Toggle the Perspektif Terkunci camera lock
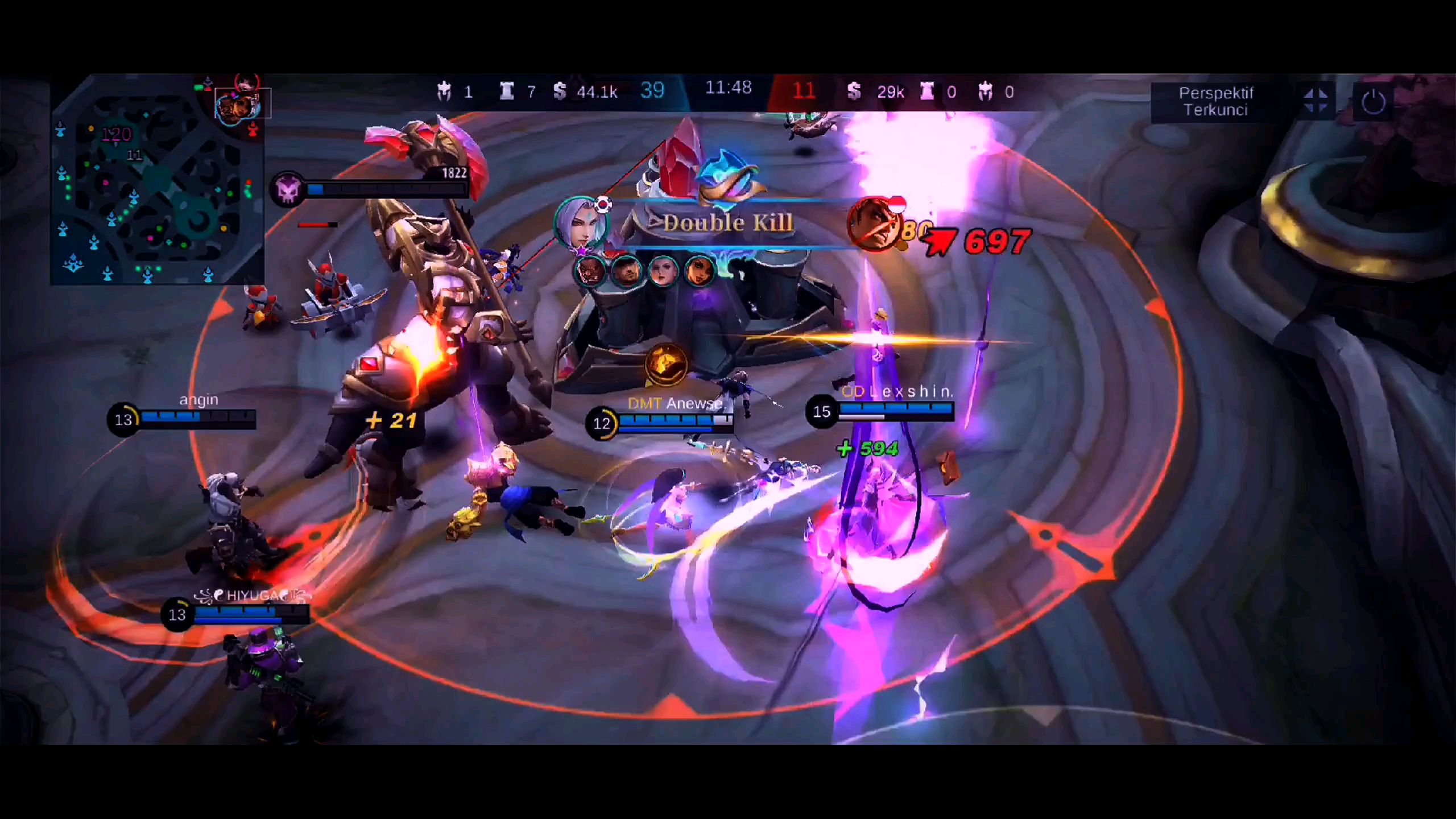 tap(1215, 102)
